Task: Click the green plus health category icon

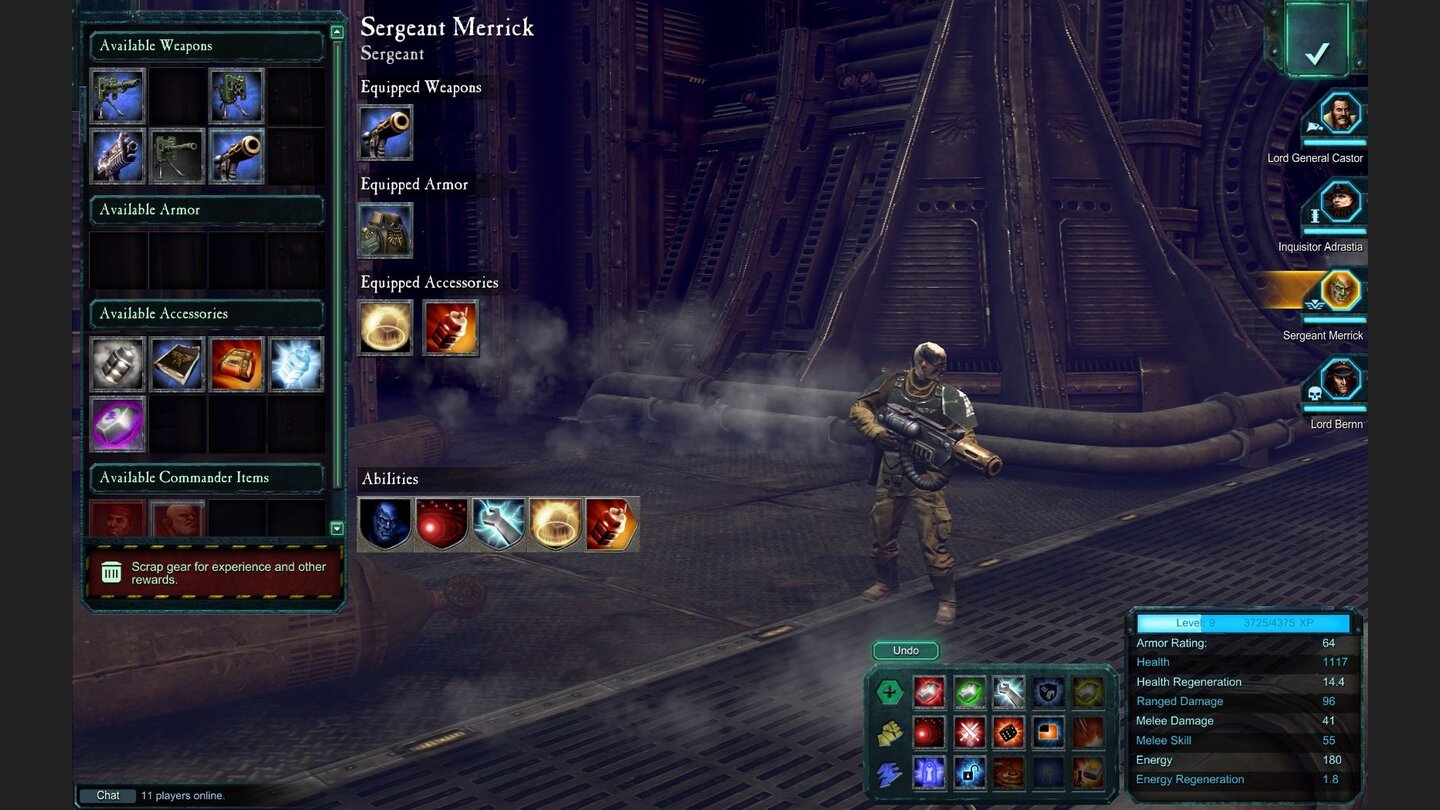Action: click(x=890, y=690)
